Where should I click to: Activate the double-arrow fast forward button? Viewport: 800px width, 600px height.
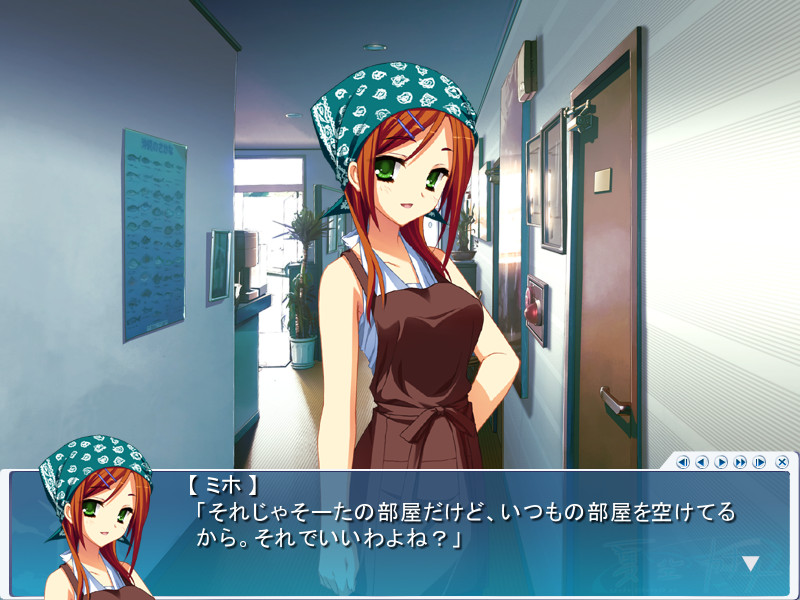pyautogui.click(x=740, y=462)
